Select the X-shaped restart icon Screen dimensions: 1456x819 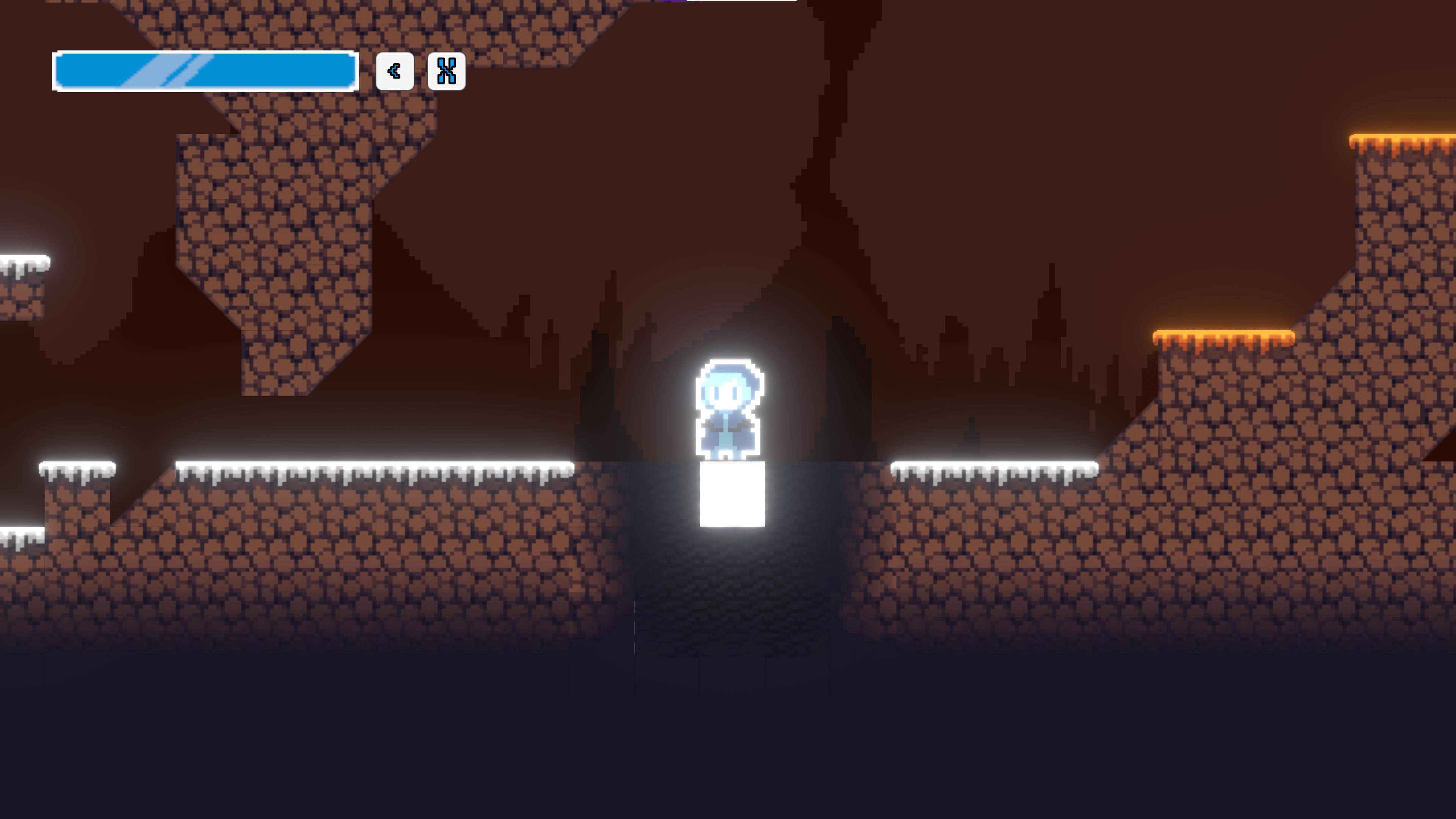(447, 71)
